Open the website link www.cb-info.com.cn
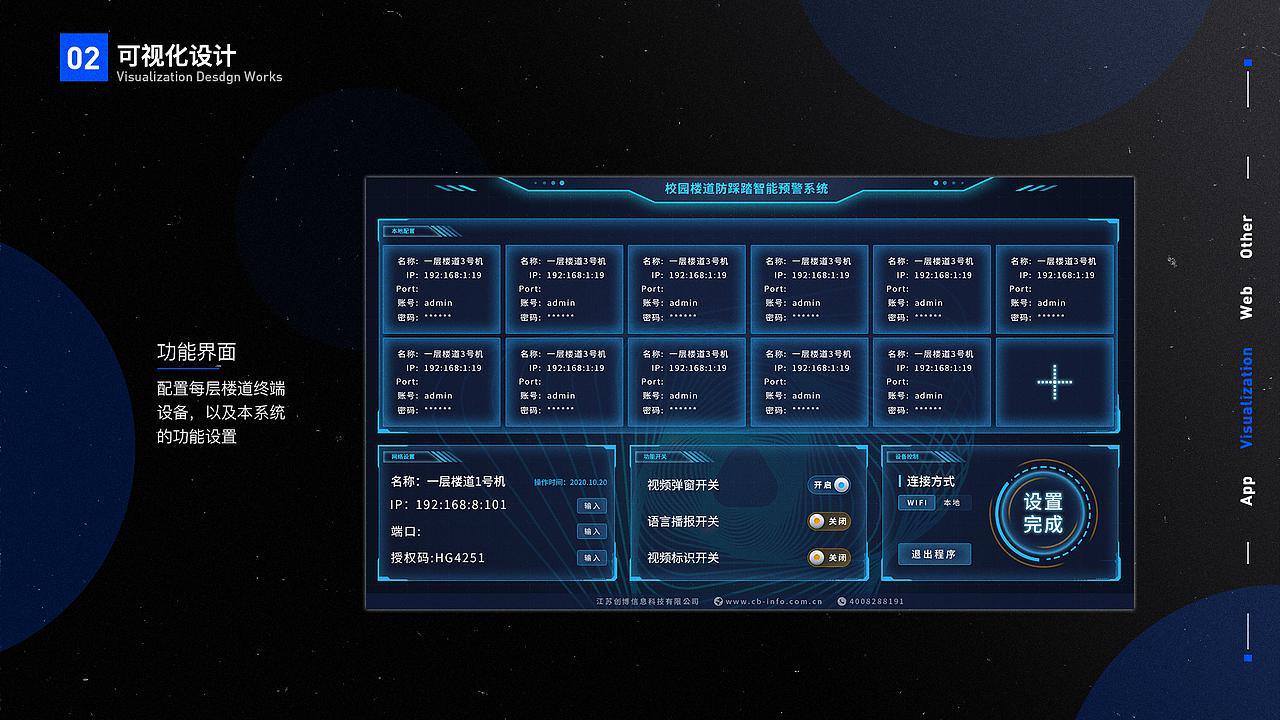Viewport: 1280px width, 720px height. 775,601
